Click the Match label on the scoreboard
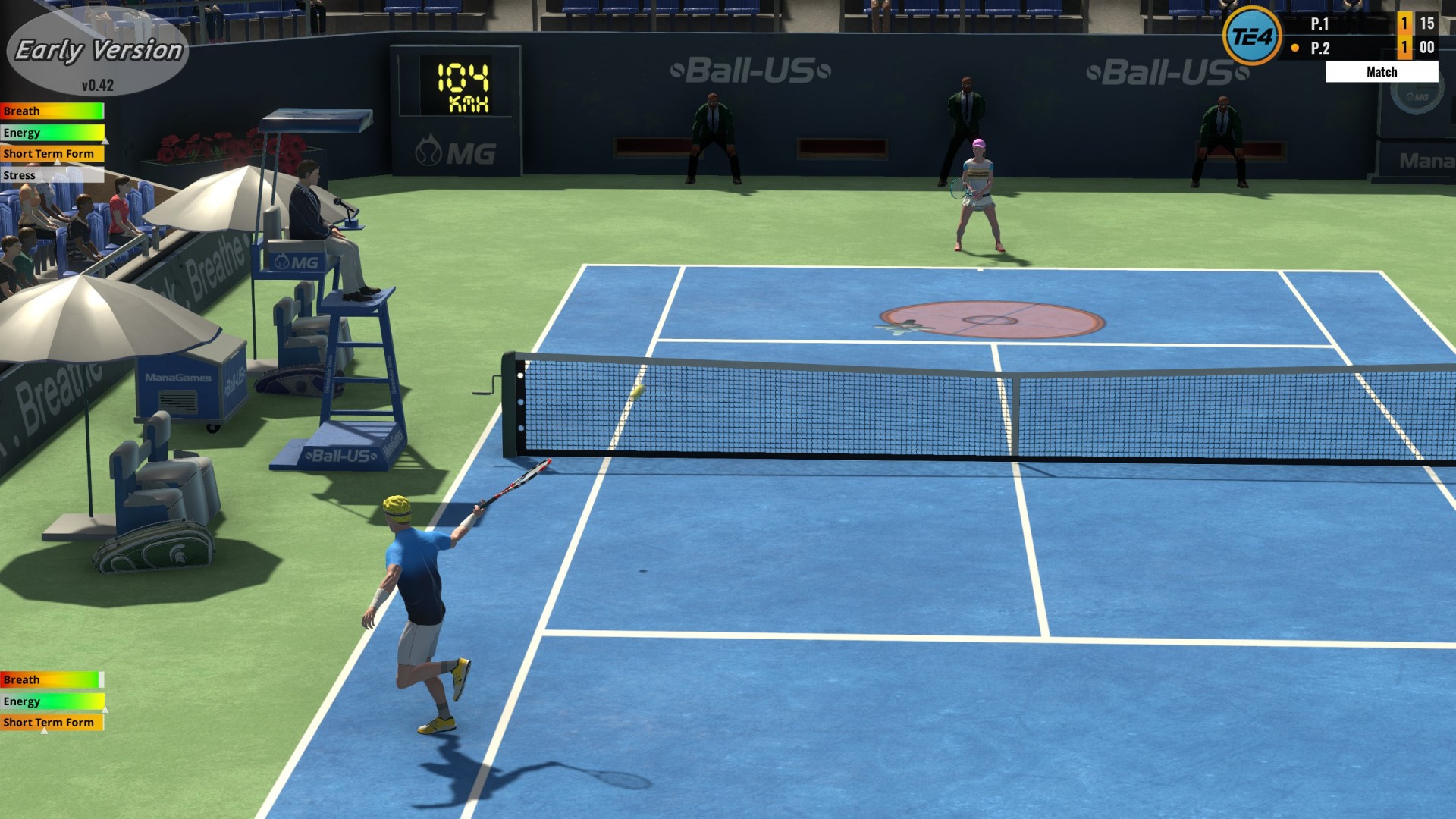1456x819 pixels. pyautogui.click(x=1382, y=71)
